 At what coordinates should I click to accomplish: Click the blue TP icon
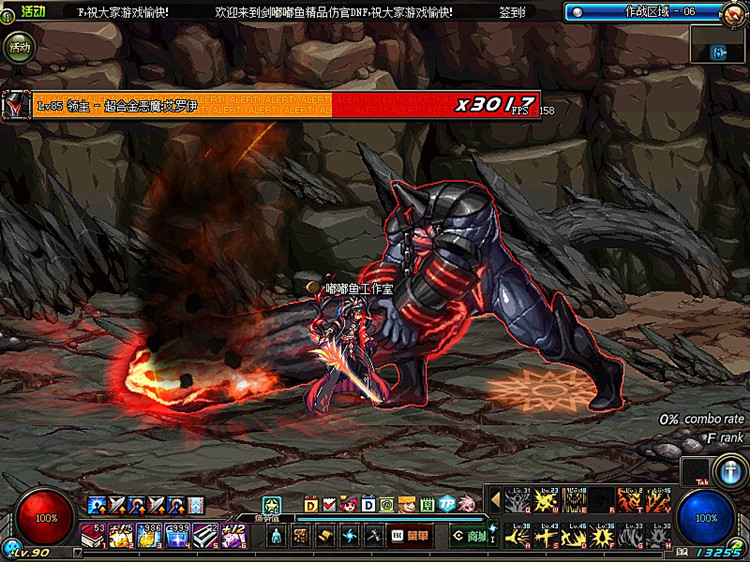click(x=447, y=504)
